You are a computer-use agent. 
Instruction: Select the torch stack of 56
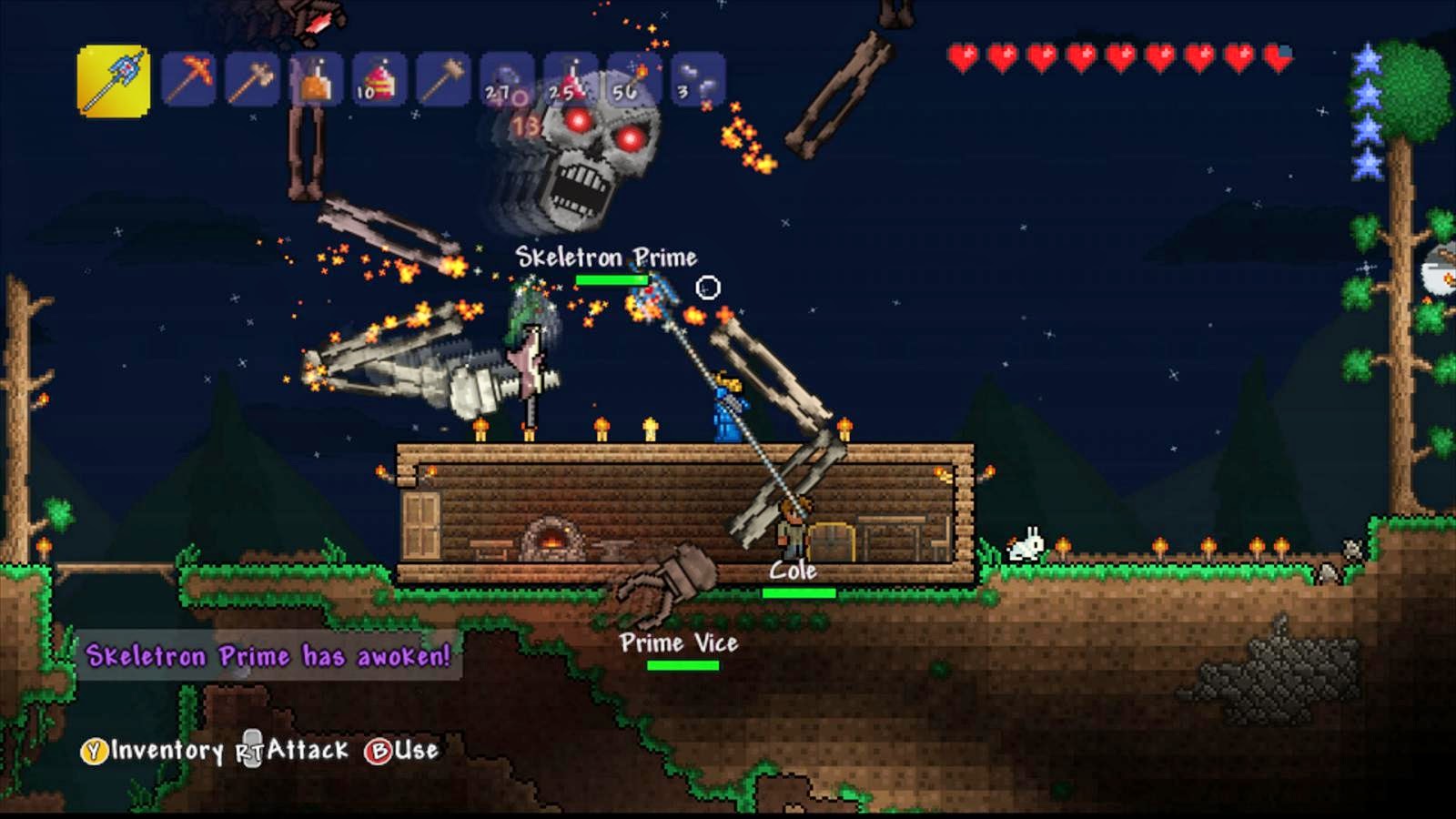click(634, 79)
